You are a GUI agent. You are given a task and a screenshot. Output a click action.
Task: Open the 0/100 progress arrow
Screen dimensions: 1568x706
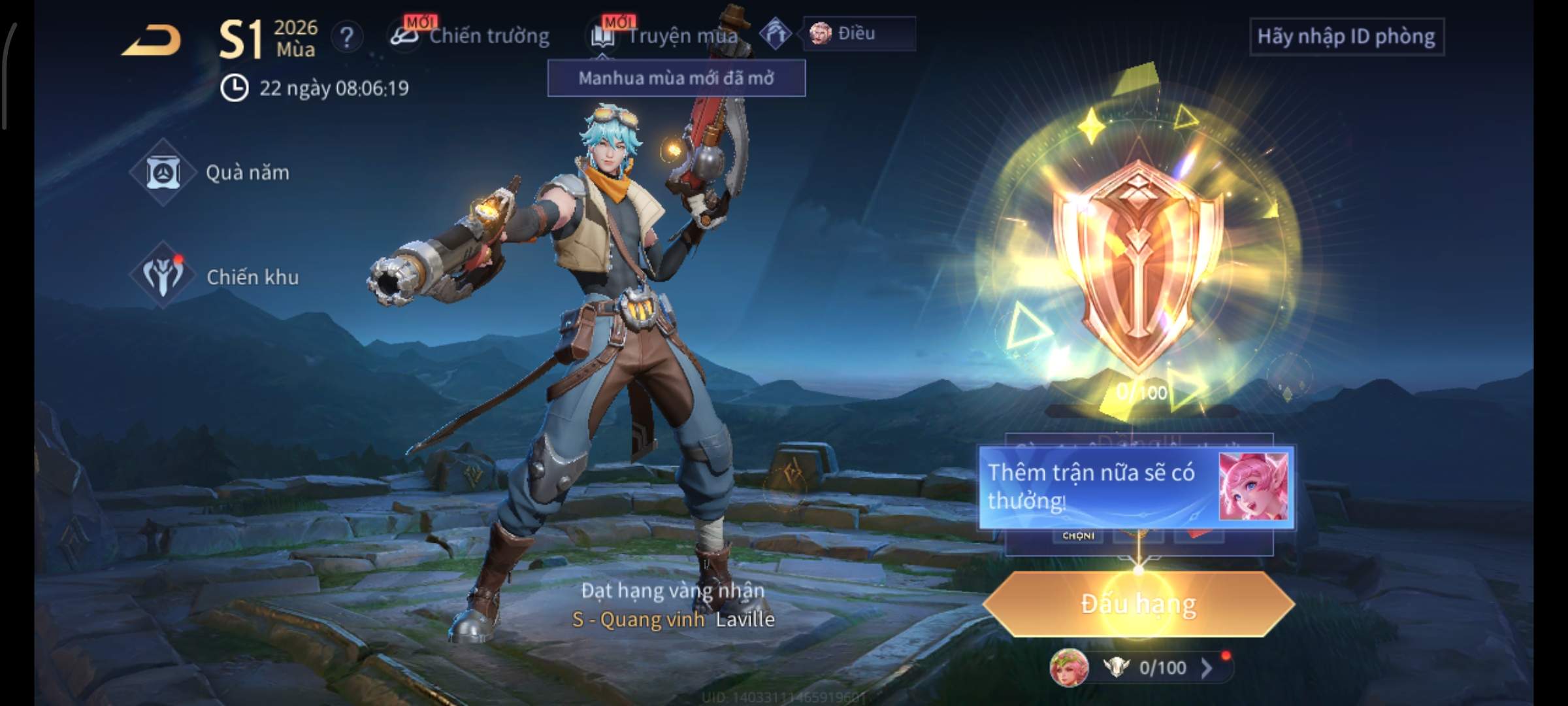[x=1206, y=667]
